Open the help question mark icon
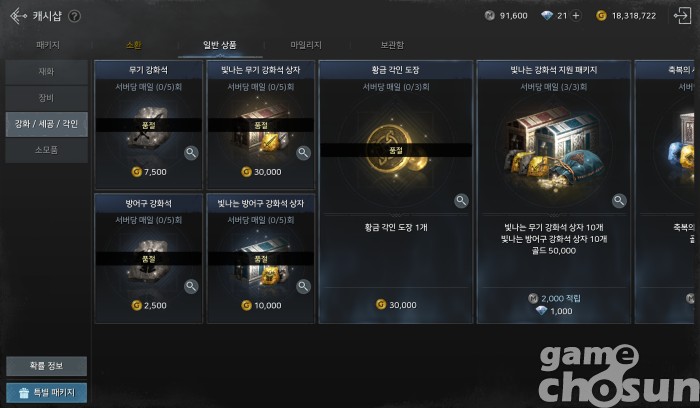Image resolution: width=700 pixels, height=408 pixels. pyautogui.click(x=74, y=16)
